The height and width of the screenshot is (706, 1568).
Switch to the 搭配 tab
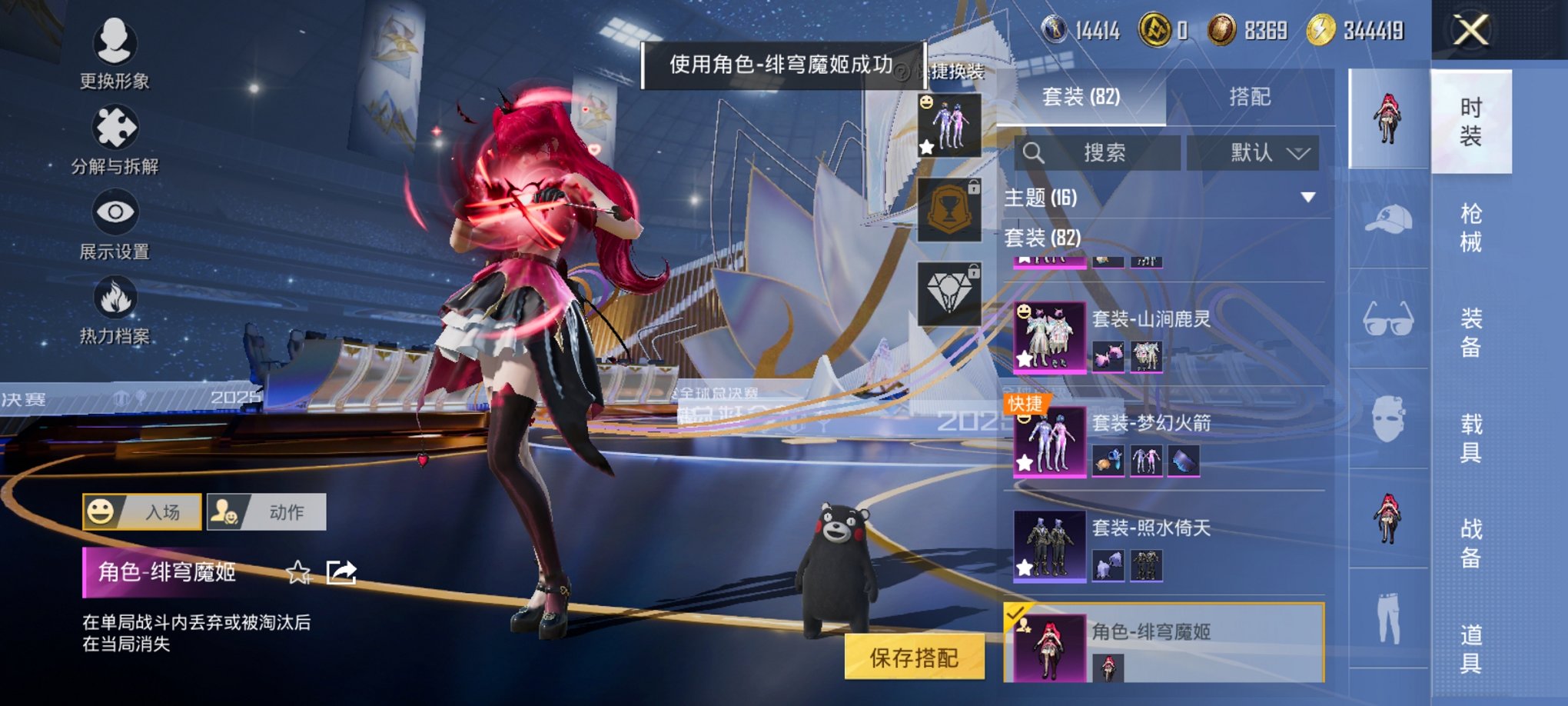(1249, 98)
